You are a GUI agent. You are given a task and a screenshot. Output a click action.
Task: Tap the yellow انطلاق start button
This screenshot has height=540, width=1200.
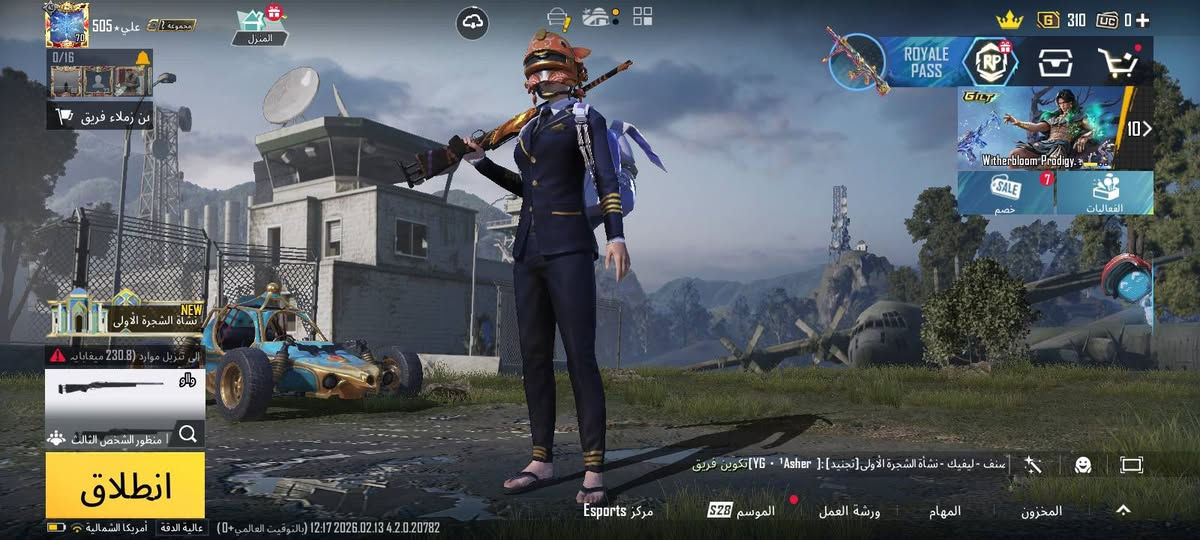(125, 485)
